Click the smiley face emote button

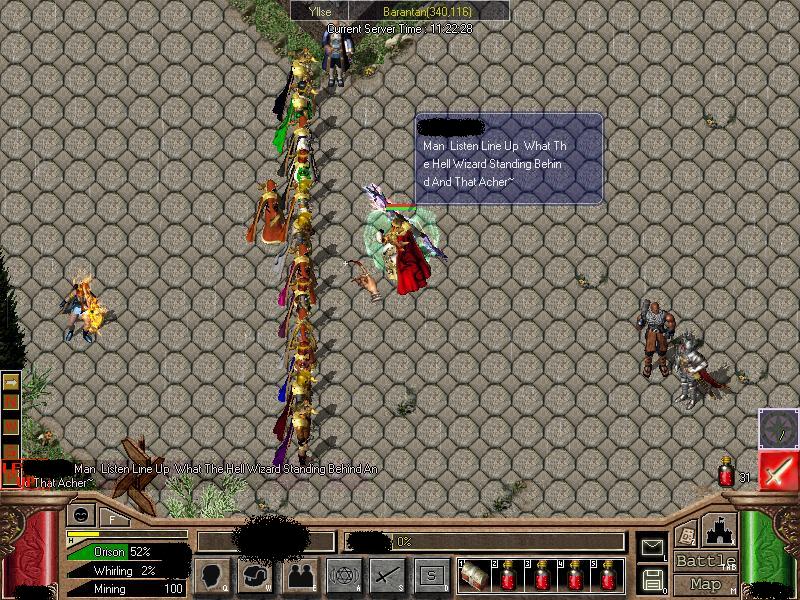click(80, 515)
